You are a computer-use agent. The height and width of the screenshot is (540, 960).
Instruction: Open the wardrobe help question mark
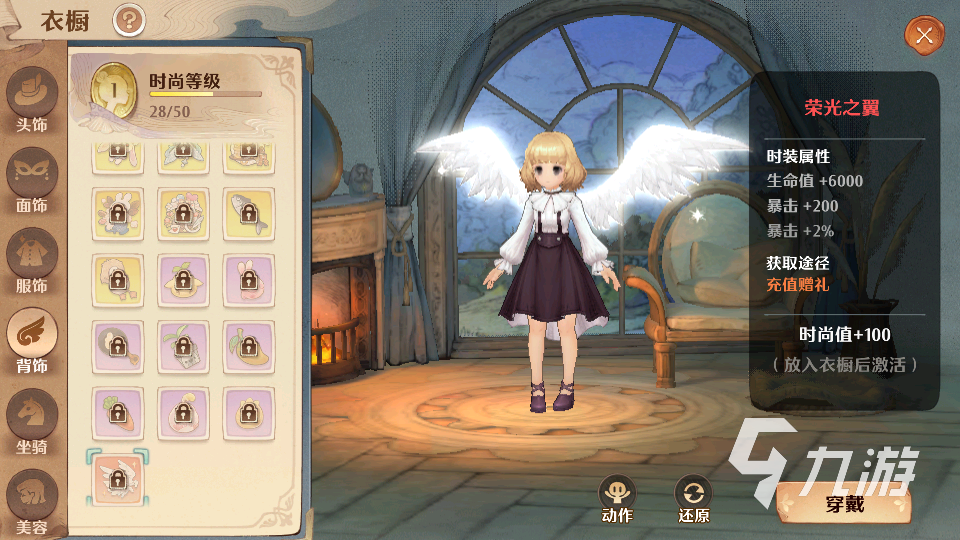coord(129,19)
